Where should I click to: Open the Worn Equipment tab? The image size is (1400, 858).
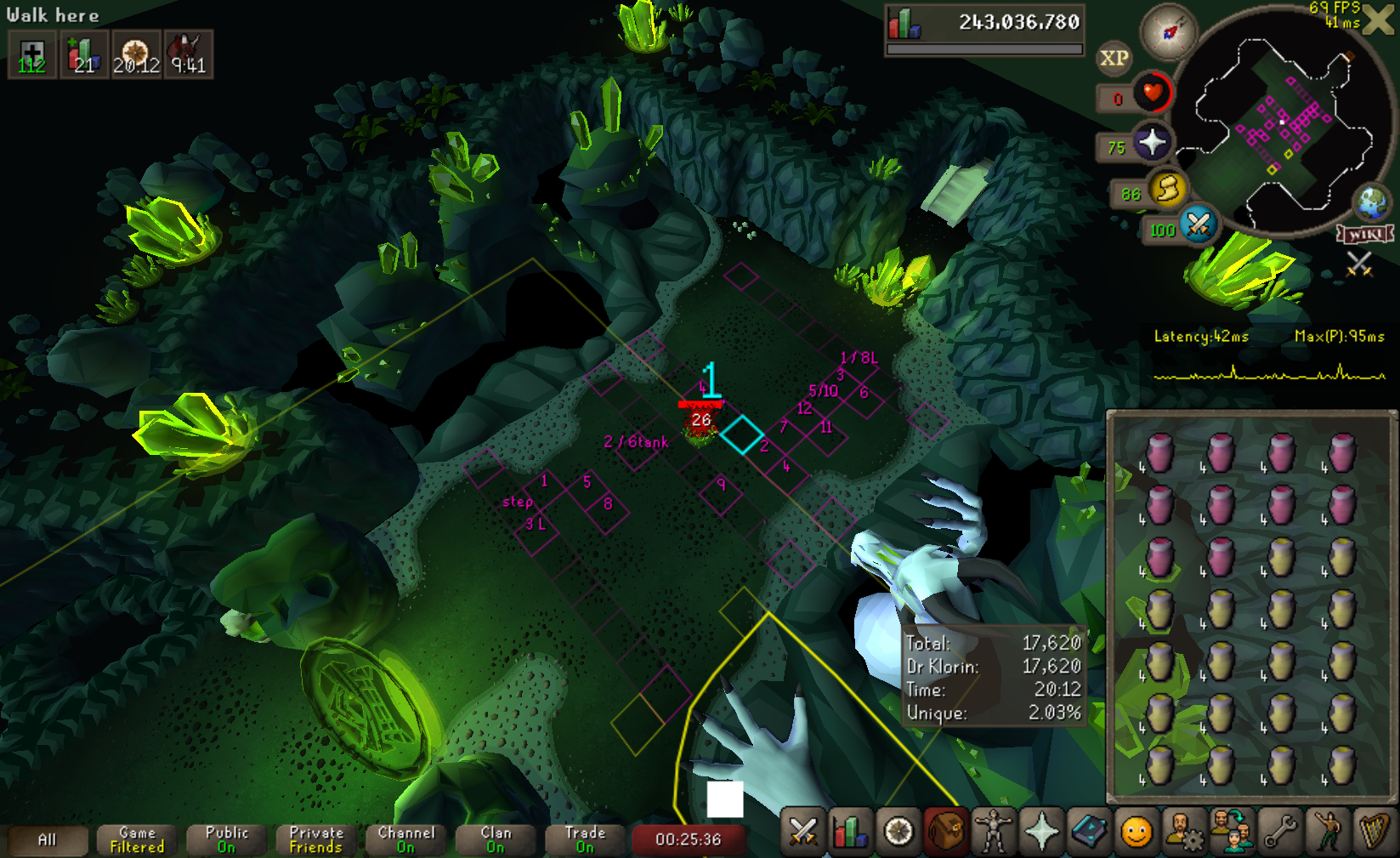coord(993,832)
